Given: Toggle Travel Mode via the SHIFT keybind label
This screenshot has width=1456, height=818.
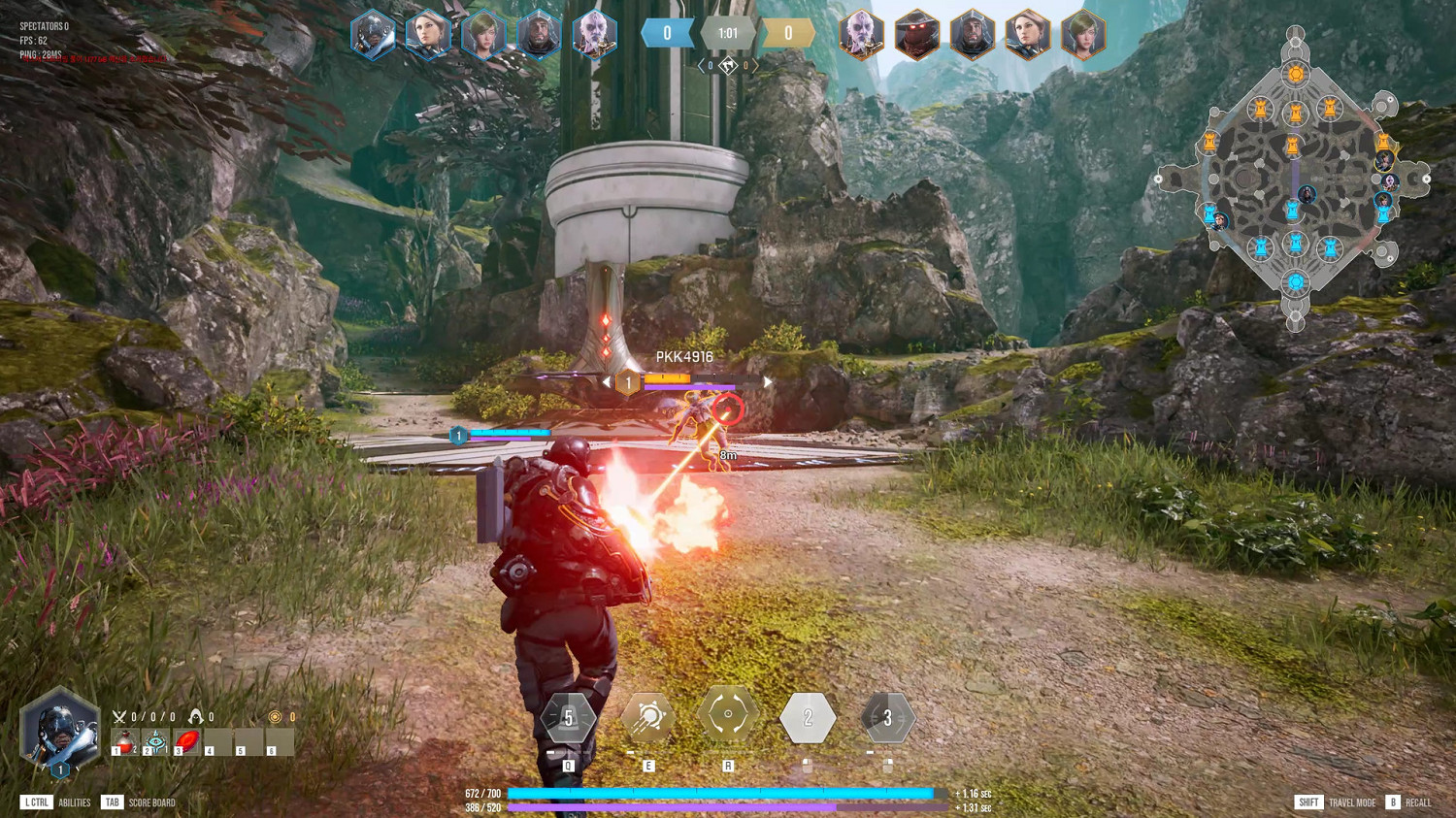Looking at the screenshot, I should [1307, 802].
